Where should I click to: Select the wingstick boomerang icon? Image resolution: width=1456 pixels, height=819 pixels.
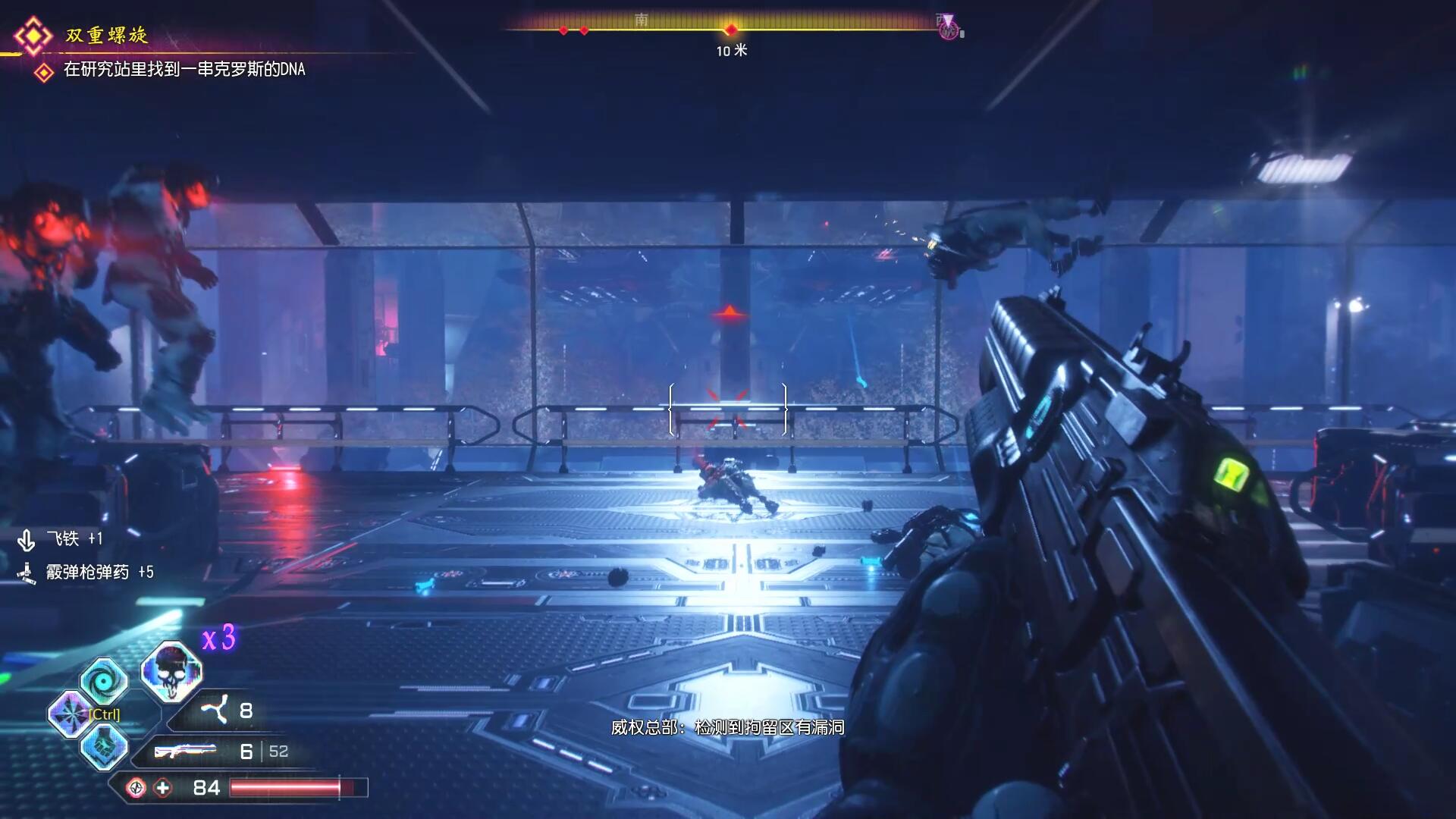coord(215,711)
